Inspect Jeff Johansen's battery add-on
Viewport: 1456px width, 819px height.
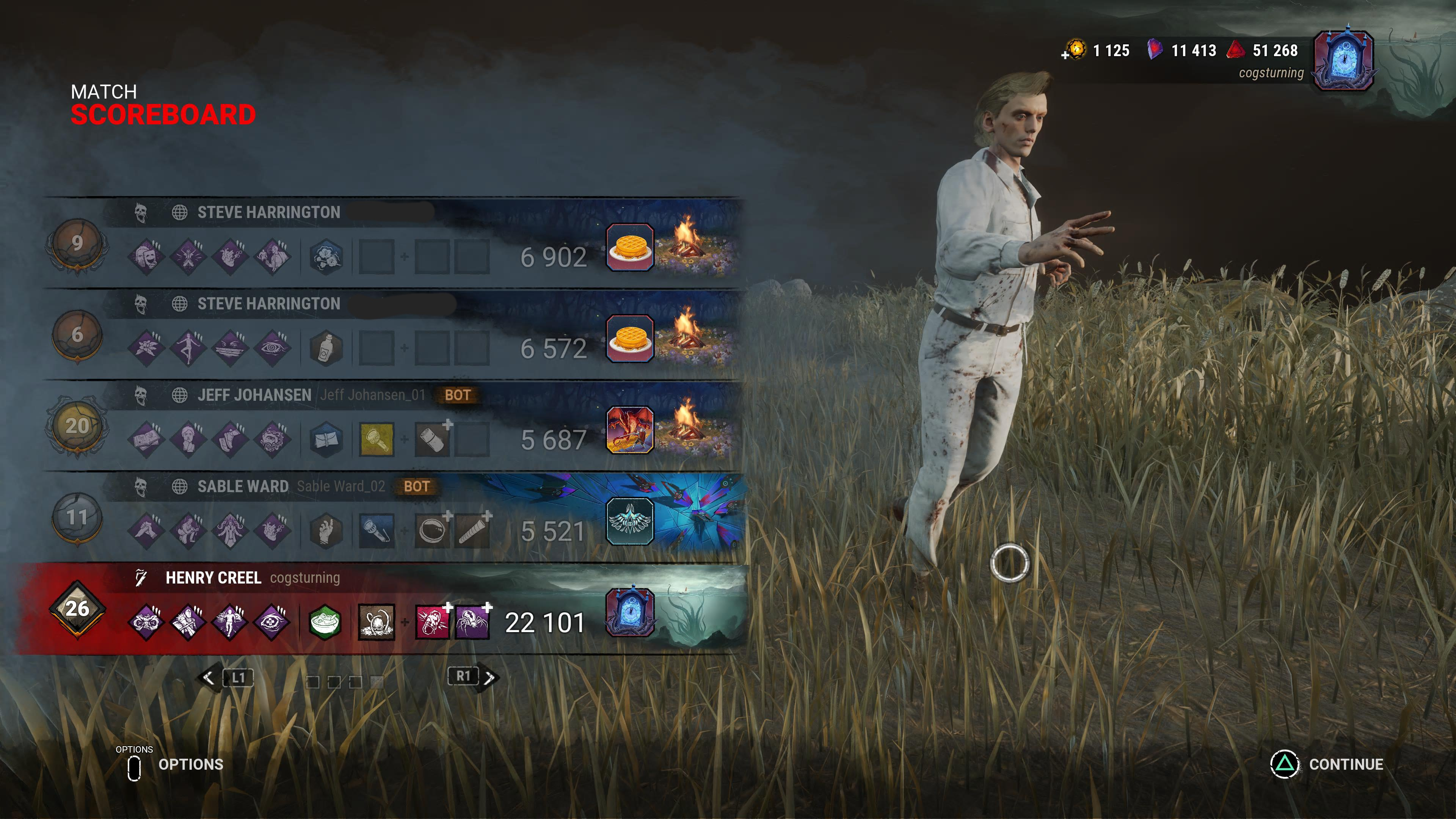pos(432,439)
